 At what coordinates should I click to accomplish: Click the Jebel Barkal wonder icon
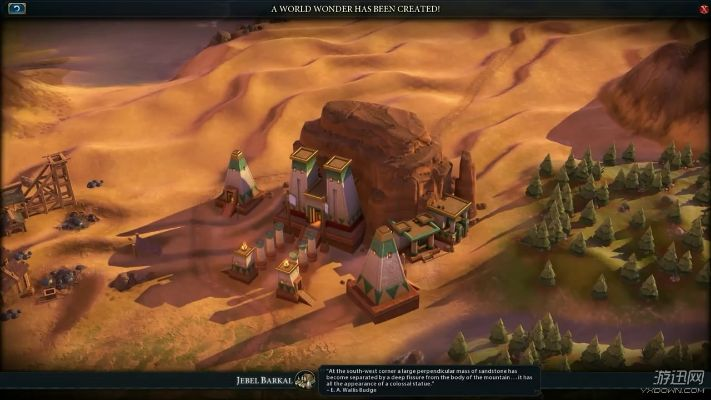307,380
